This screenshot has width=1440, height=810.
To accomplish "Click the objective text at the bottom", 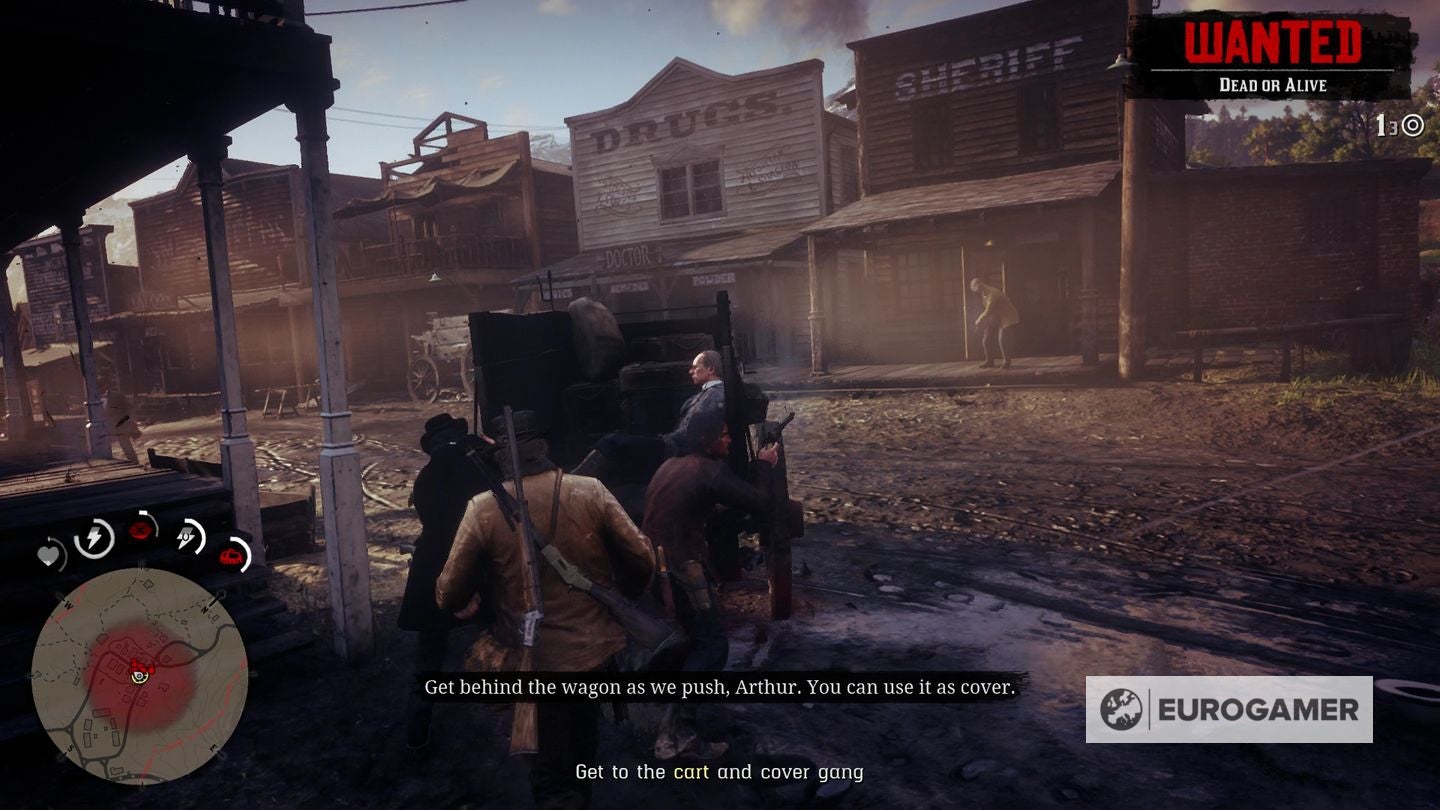I will tap(720, 773).
